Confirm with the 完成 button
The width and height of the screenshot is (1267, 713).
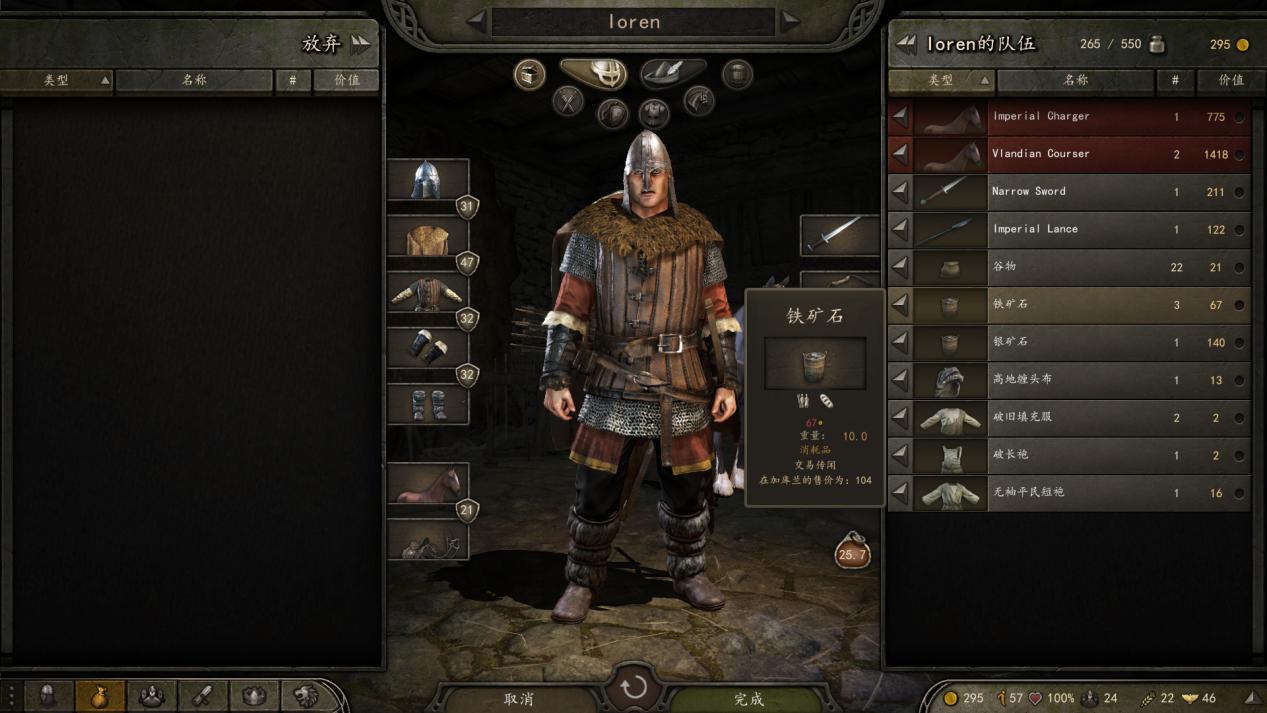(x=748, y=698)
